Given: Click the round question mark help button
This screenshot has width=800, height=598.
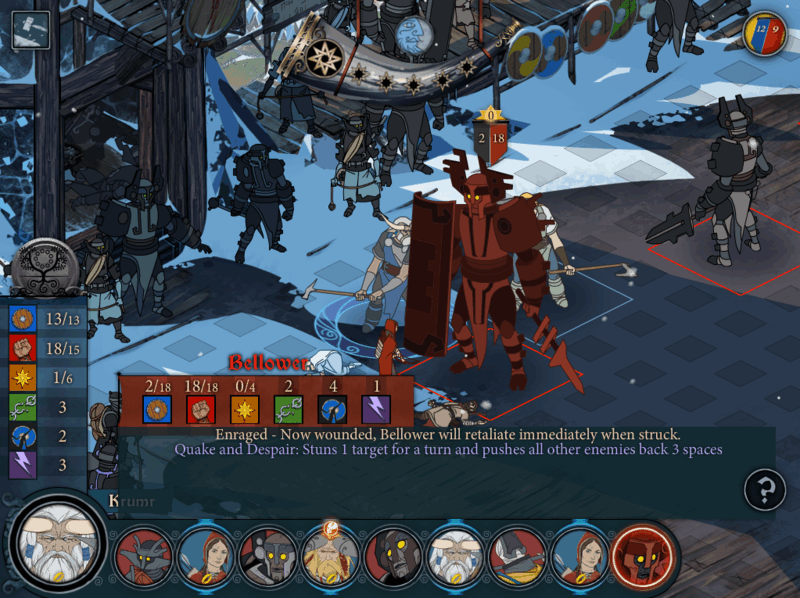Looking at the screenshot, I should coord(764,490).
